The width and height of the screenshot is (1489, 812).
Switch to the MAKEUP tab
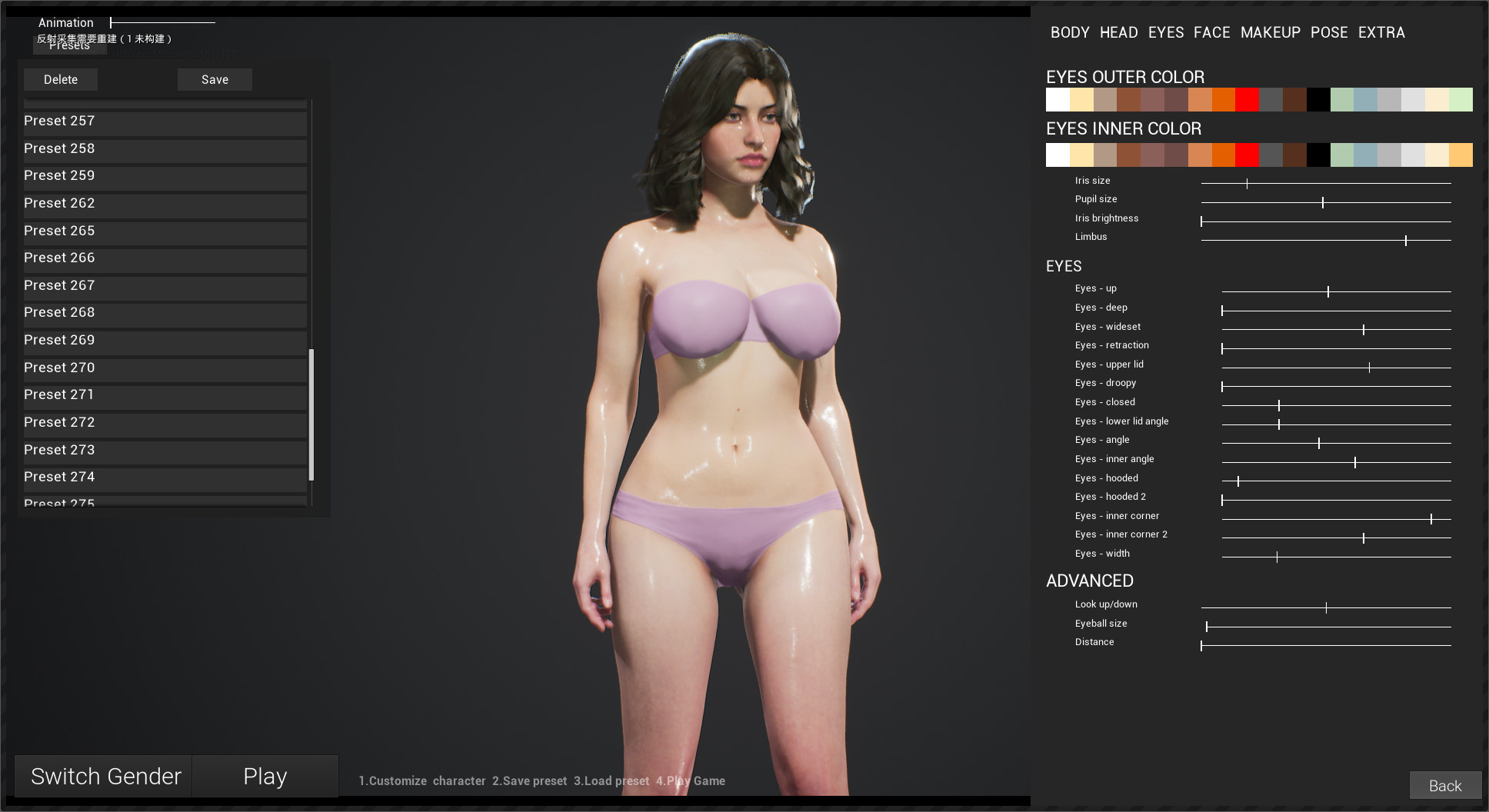point(1270,32)
